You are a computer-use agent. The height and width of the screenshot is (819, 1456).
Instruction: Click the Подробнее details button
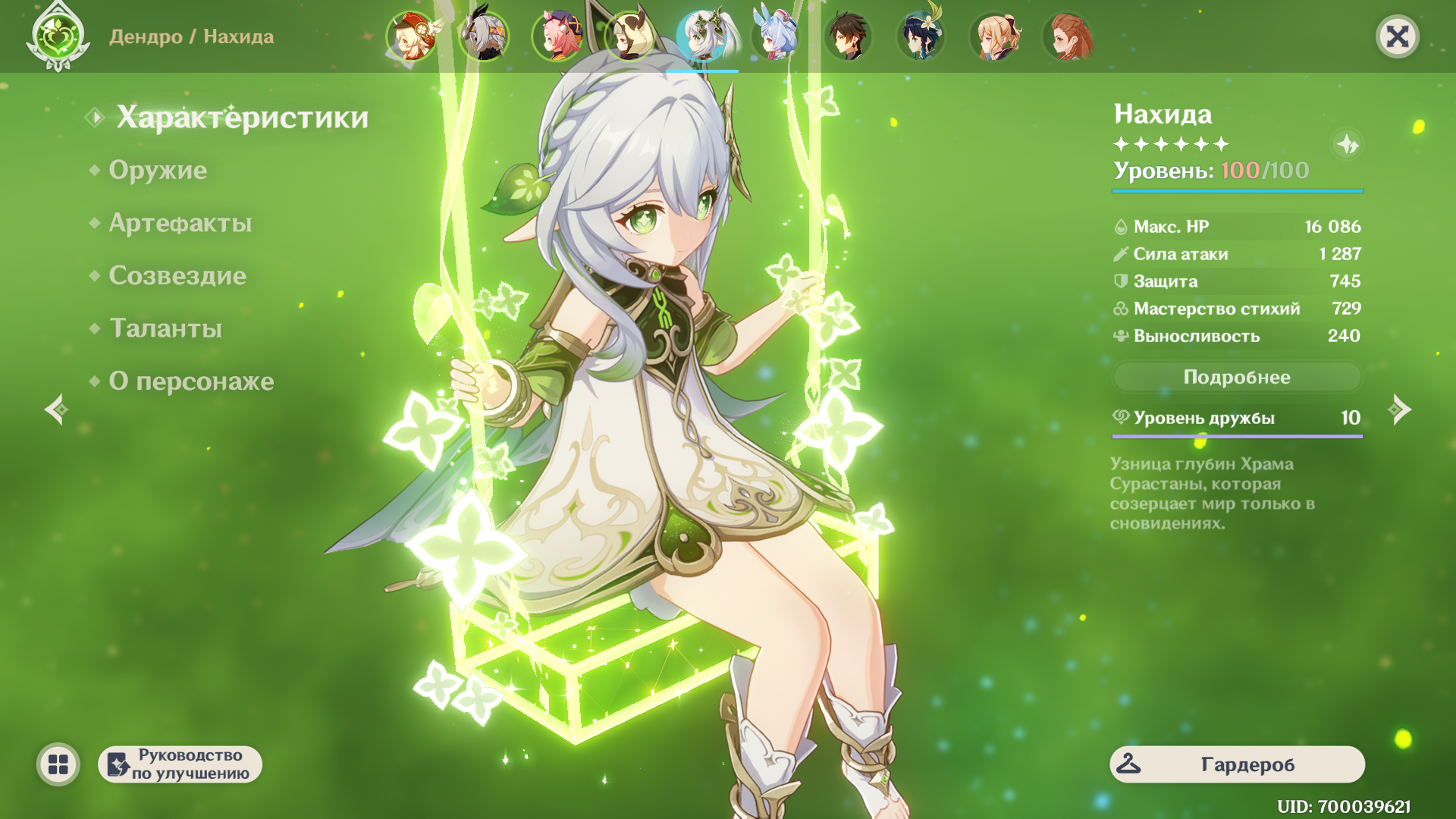pyautogui.click(x=1237, y=377)
